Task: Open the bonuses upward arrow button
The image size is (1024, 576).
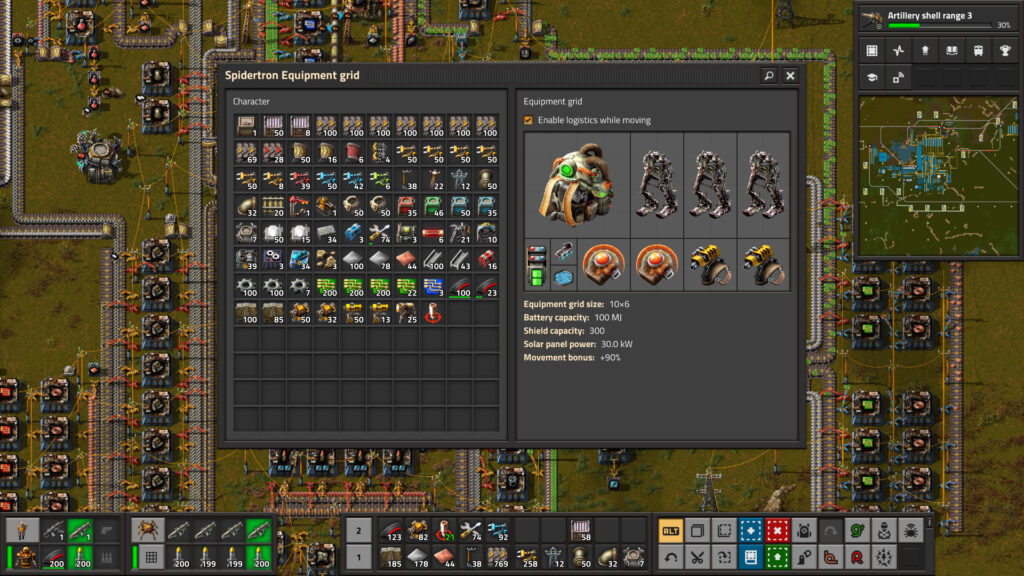Action: coord(924,50)
